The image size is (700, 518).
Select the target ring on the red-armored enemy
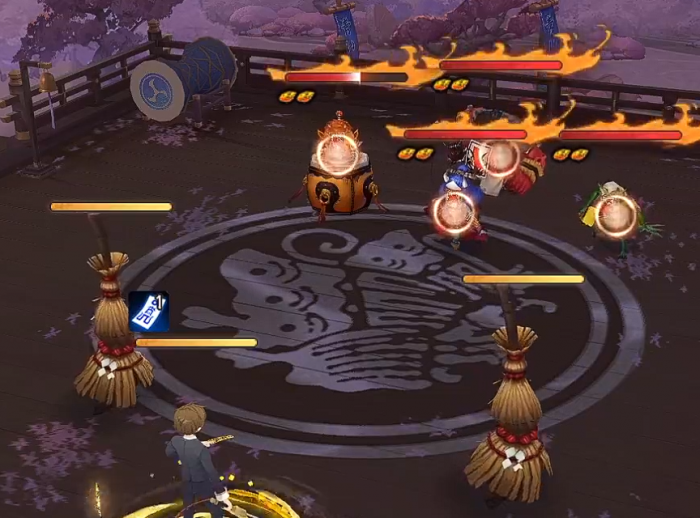tap(502, 157)
